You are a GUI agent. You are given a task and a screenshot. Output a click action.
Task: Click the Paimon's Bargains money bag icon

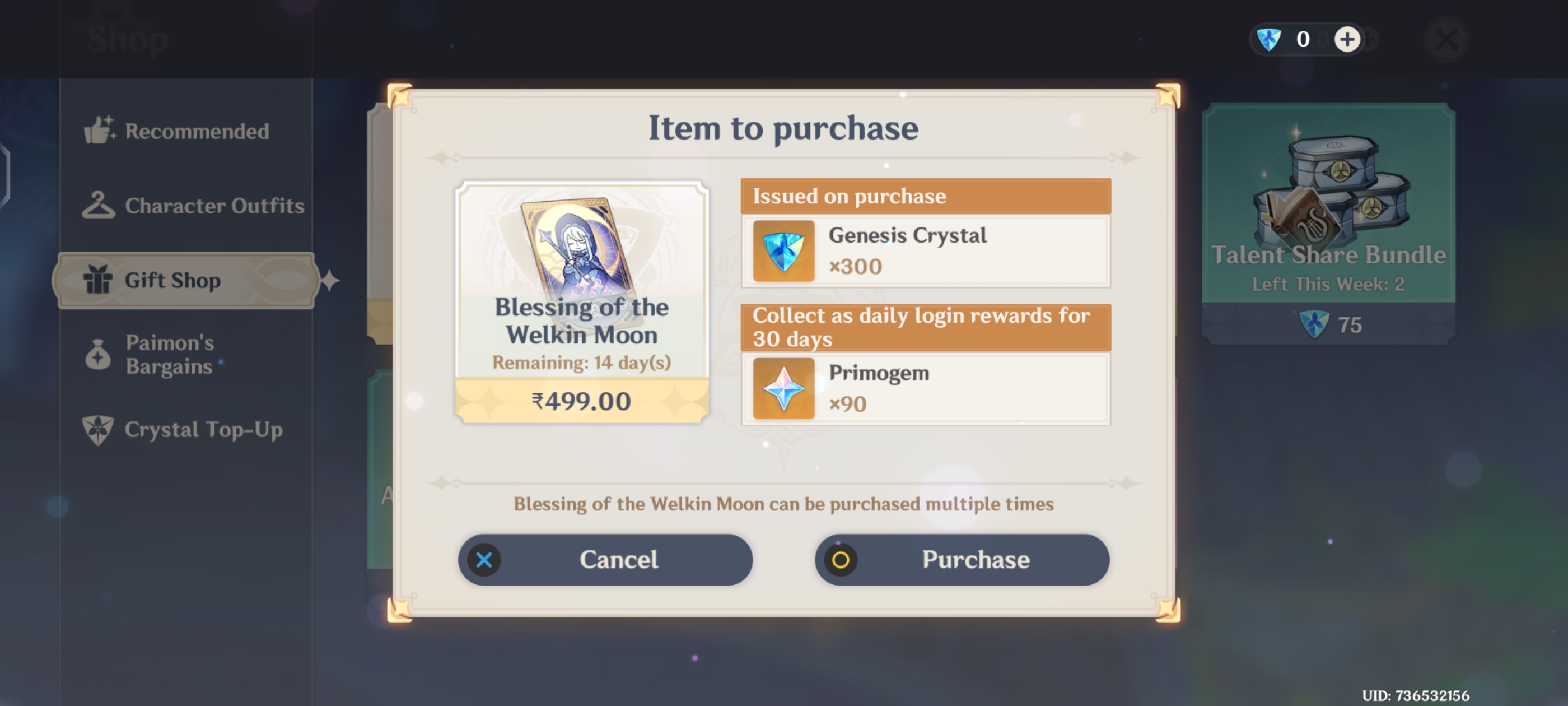click(x=98, y=355)
